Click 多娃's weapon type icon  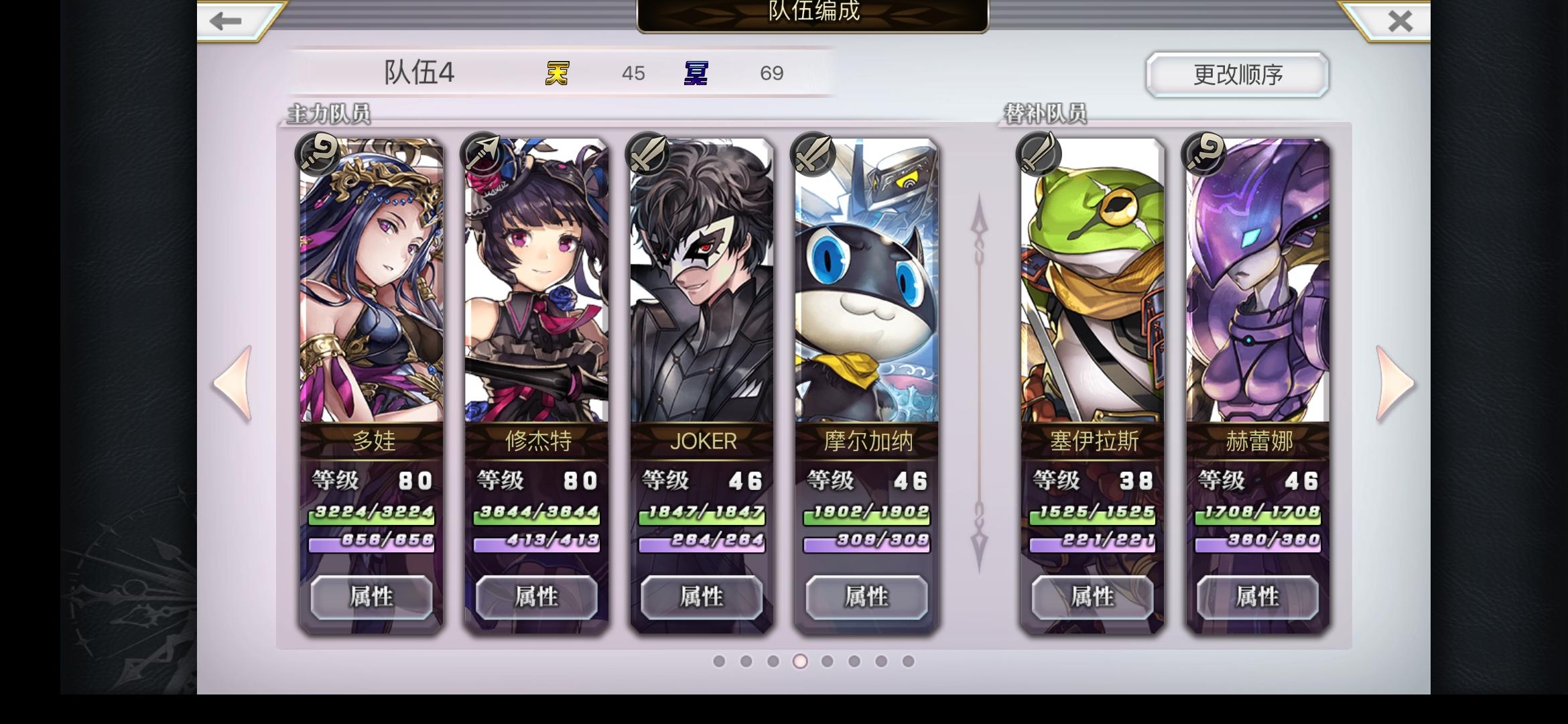pos(316,154)
